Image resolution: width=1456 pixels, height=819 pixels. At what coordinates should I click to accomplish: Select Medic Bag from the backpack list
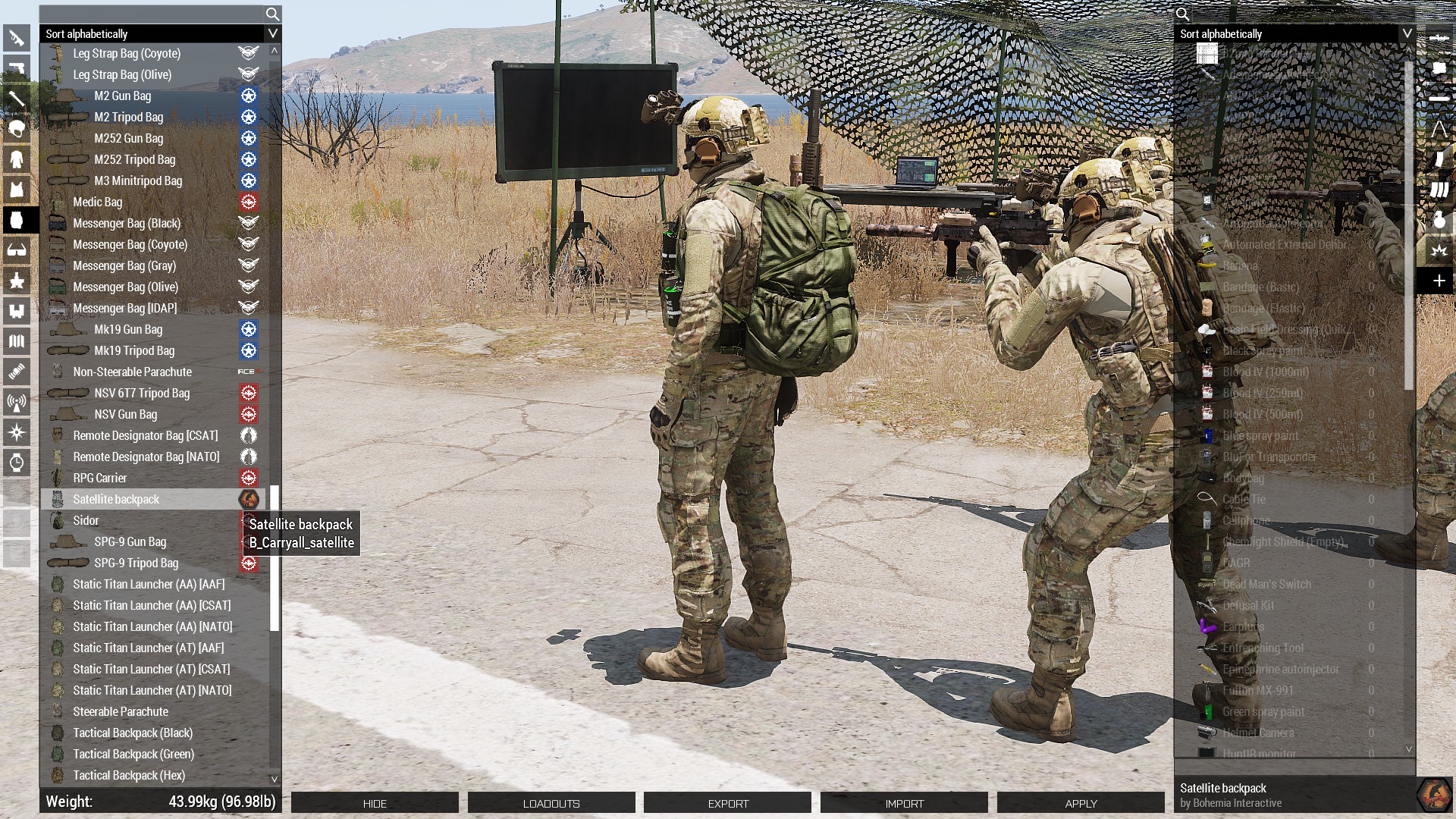coord(98,202)
